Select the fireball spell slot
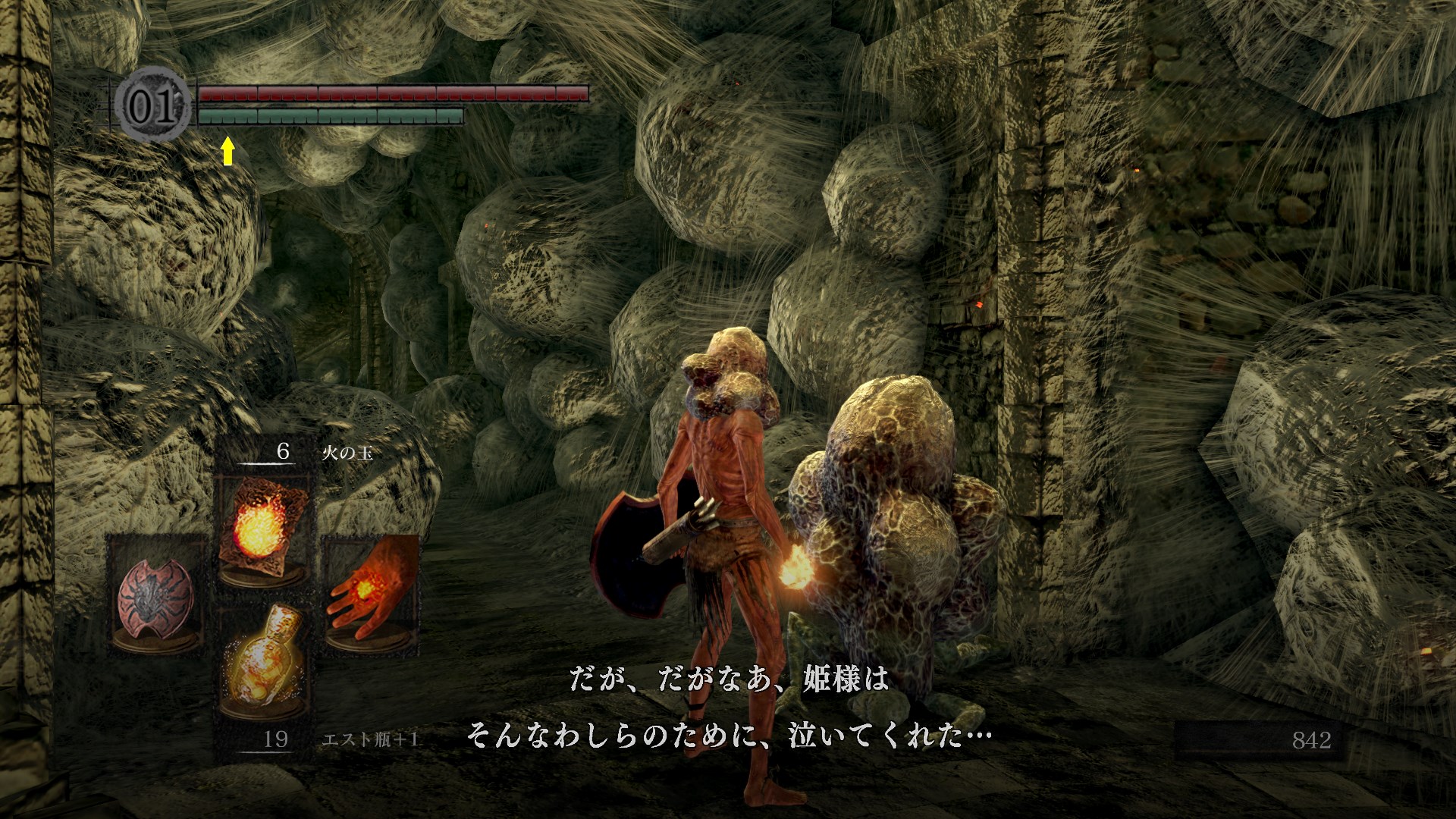The image size is (1456, 819). coord(263,527)
